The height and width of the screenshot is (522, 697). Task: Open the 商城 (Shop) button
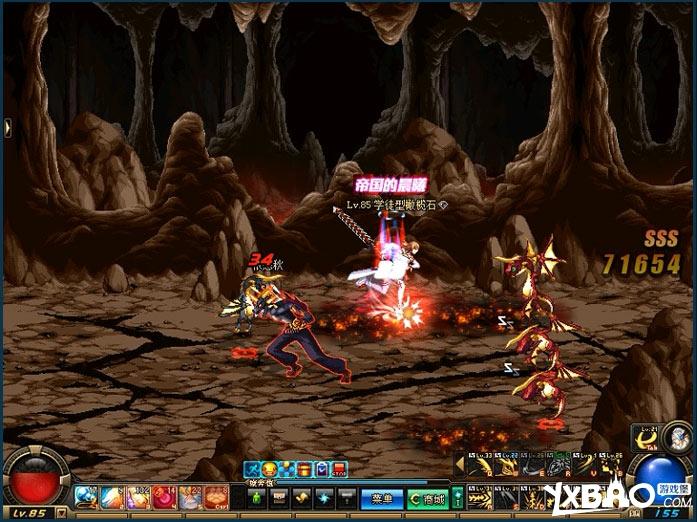pyautogui.click(x=431, y=498)
